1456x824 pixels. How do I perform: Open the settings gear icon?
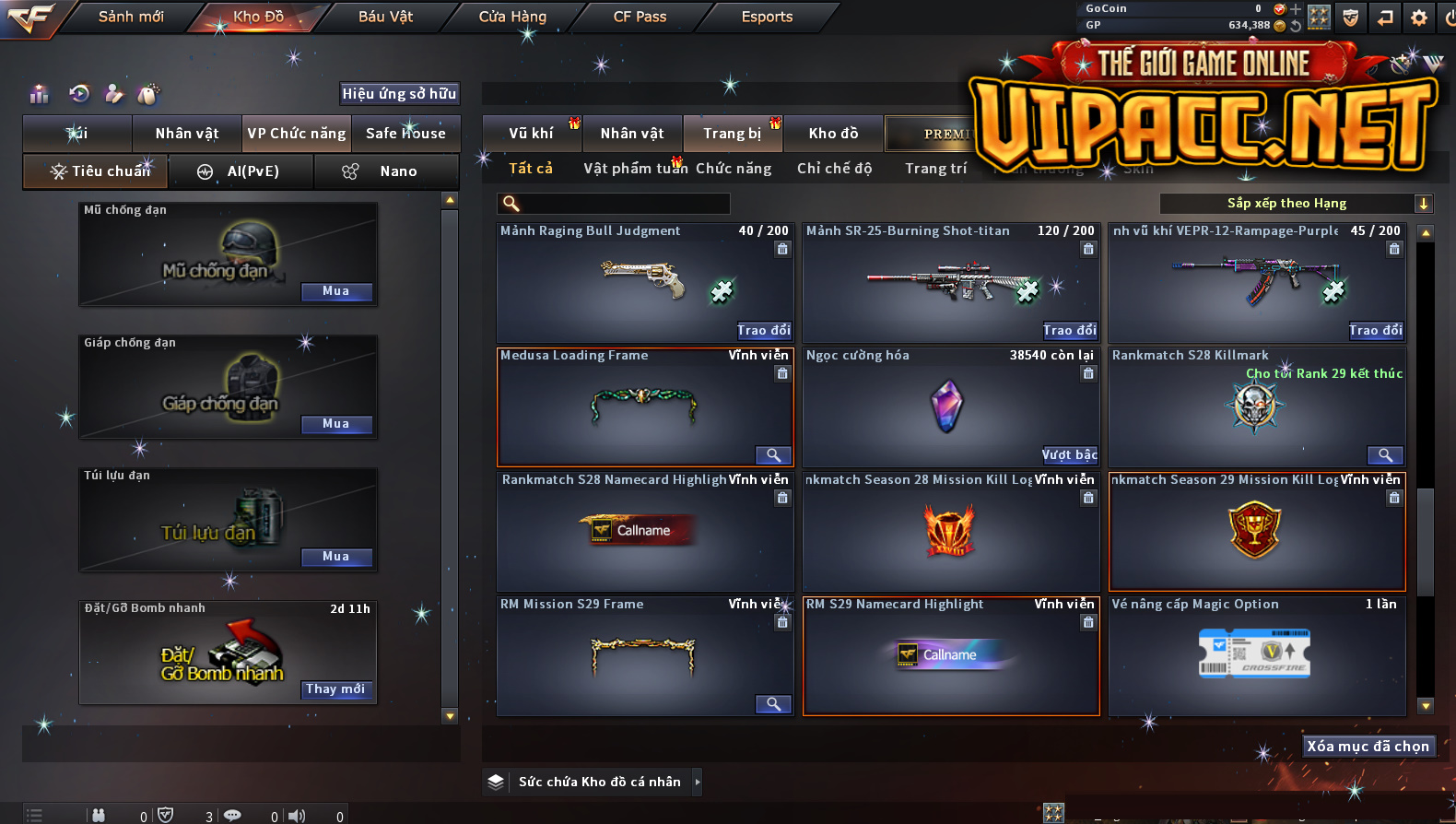1419,18
